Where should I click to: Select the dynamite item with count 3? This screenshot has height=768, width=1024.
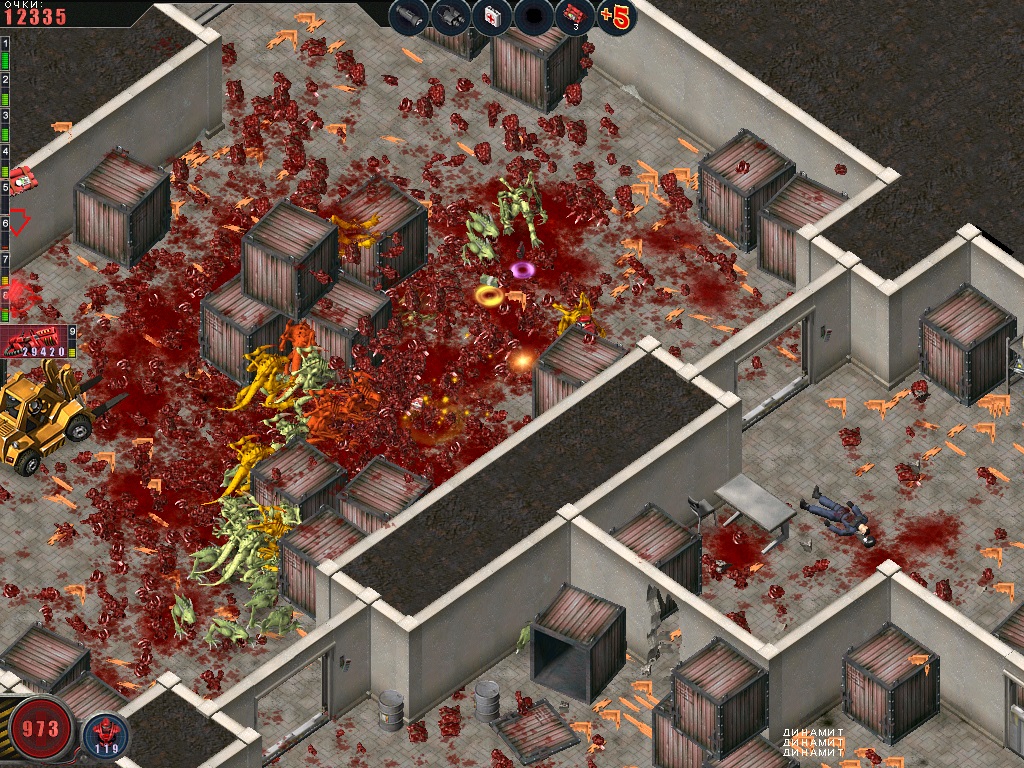[574, 16]
